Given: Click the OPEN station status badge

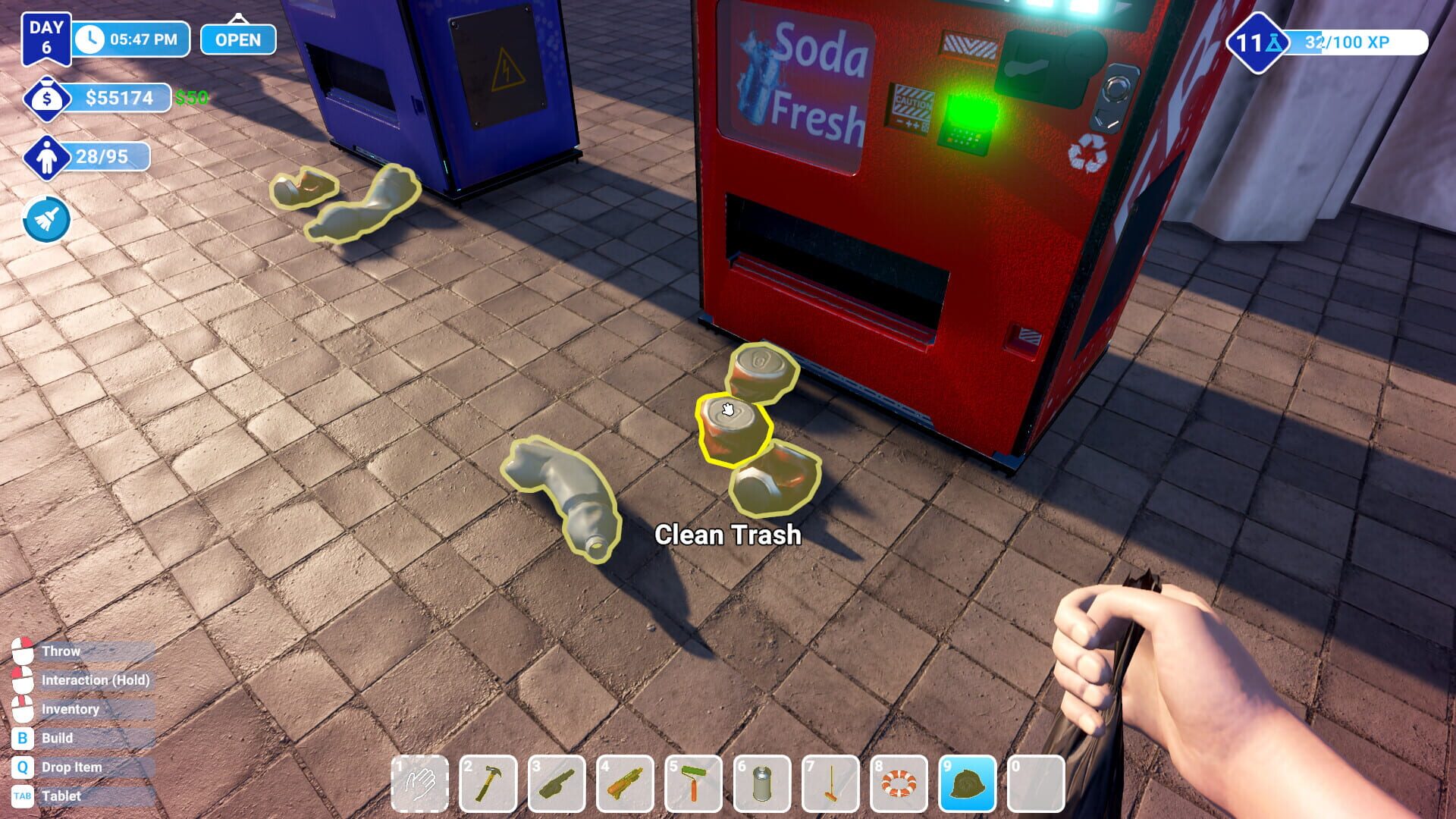Looking at the screenshot, I should (237, 39).
